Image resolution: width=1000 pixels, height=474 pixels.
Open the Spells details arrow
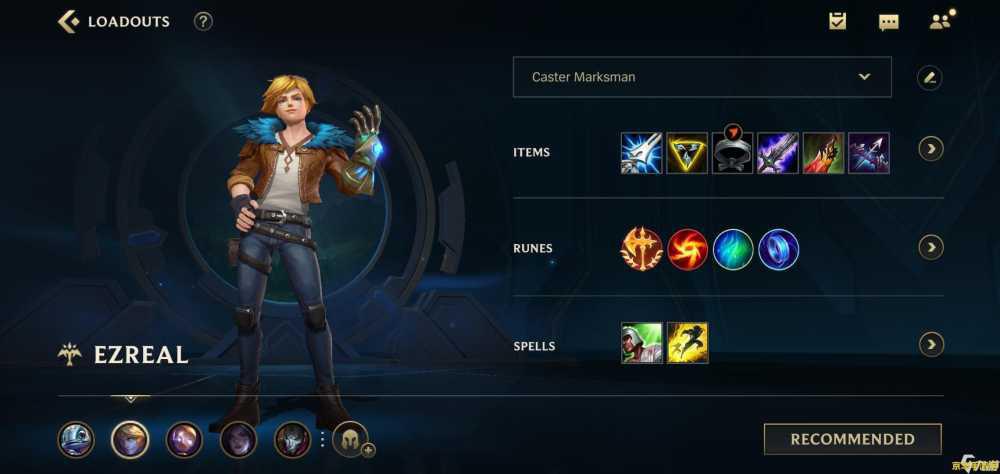(x=931, y=345)
